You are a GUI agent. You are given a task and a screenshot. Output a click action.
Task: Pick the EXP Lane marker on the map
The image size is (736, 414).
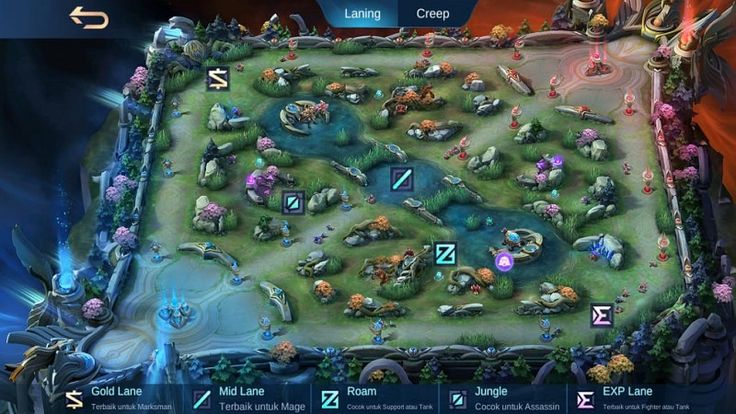pyautogui.click(x=601, y=316)
